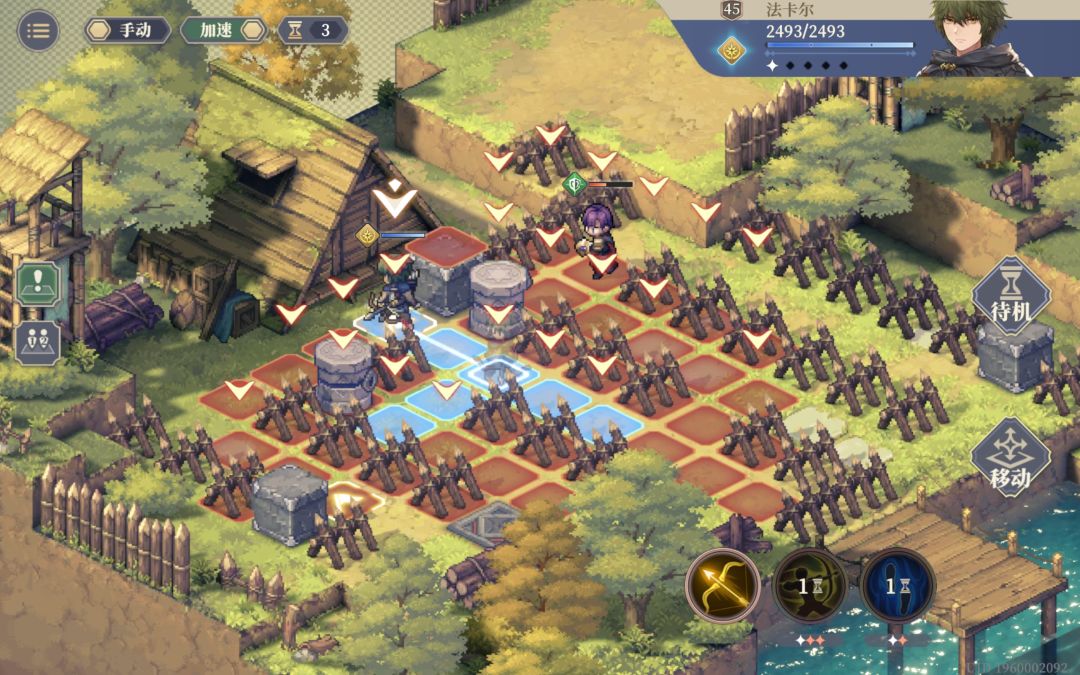This screenshot has width=1080, height=675.
Task: Open the hamburger menu button
Action: (x=38, y=30)
